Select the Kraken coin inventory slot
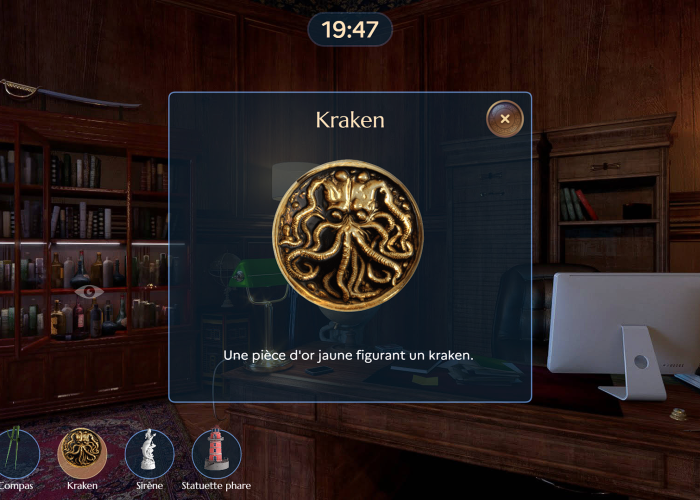Image resolution: width=700 pixels, height=500 pixels. pyautogui.click(x=83, y=452)
